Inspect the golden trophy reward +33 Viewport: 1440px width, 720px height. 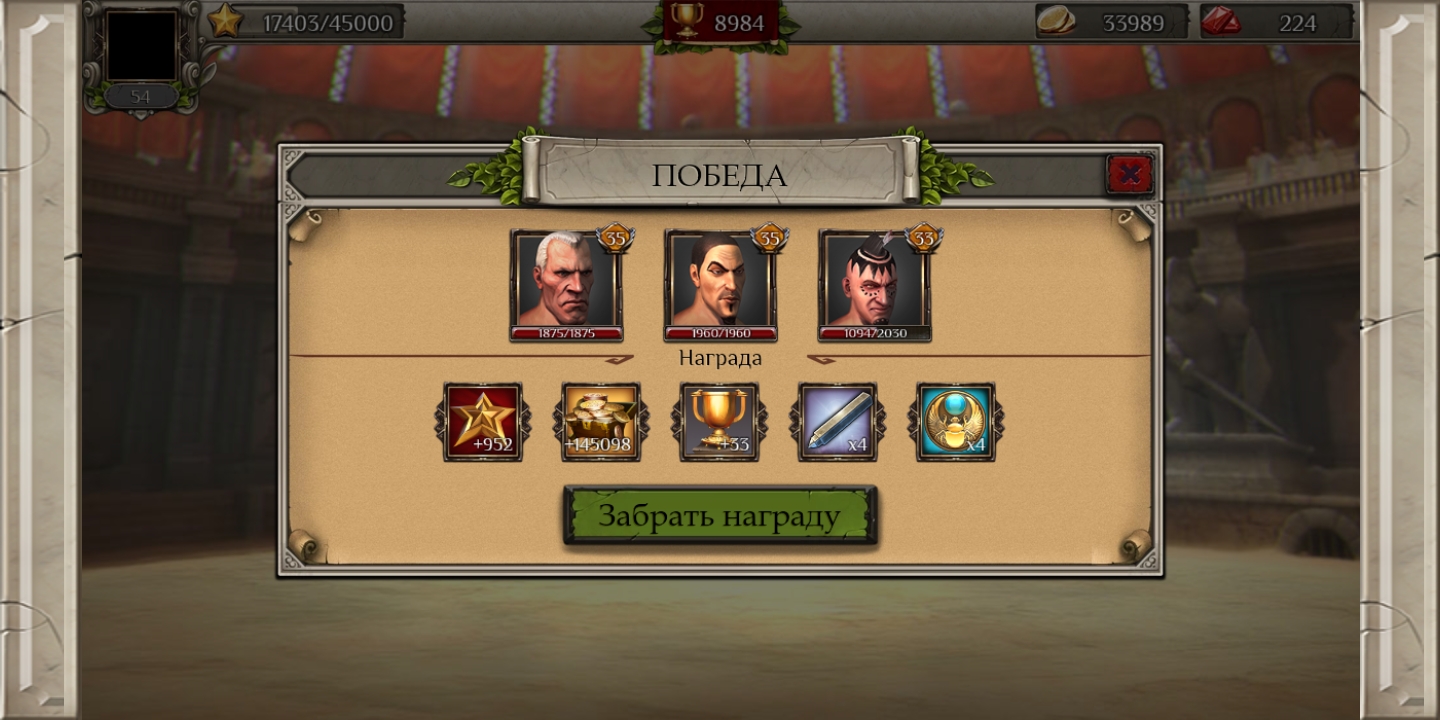(x=719, y=422)
